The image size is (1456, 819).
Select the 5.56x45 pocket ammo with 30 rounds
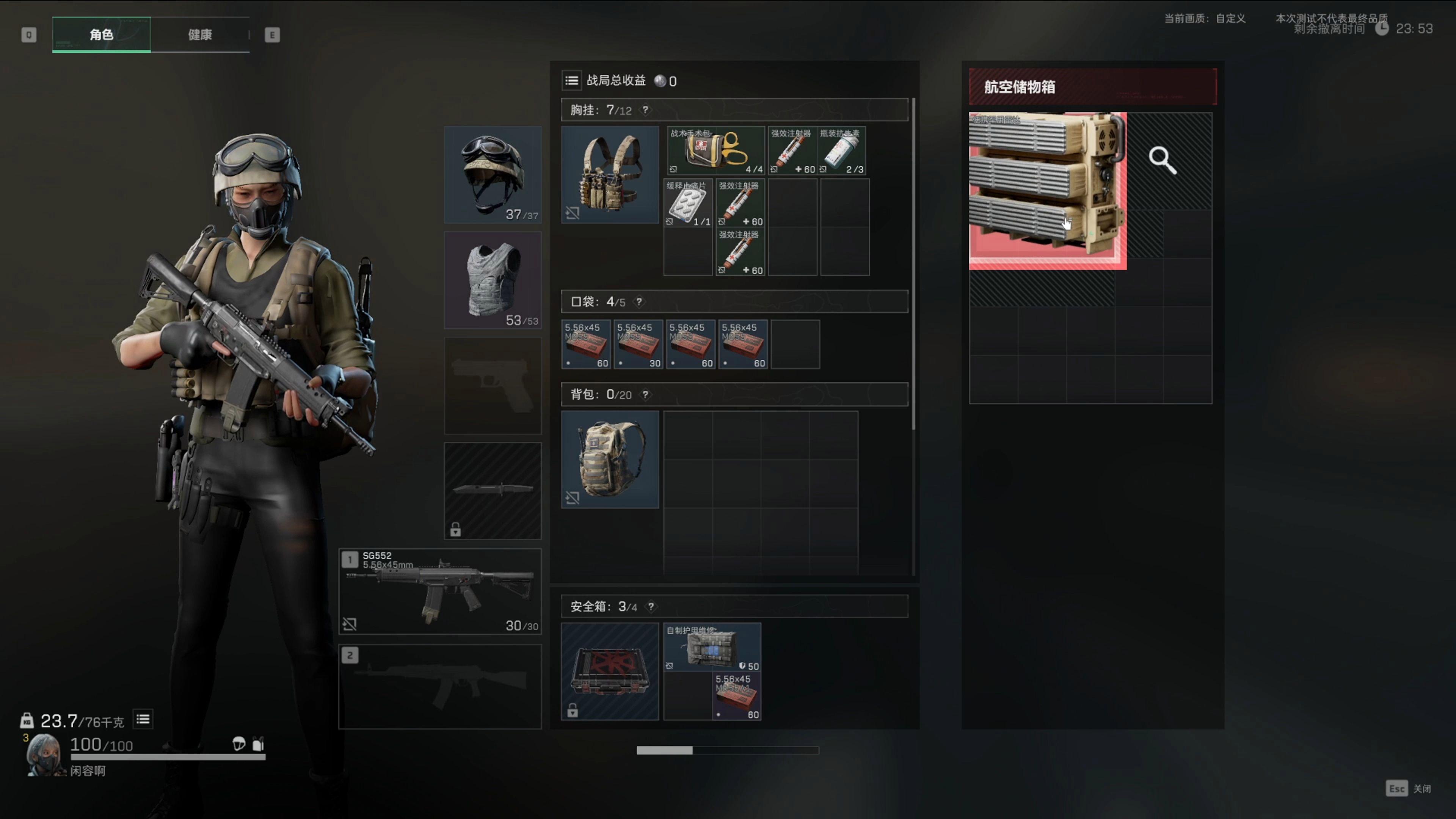point(638,344)
